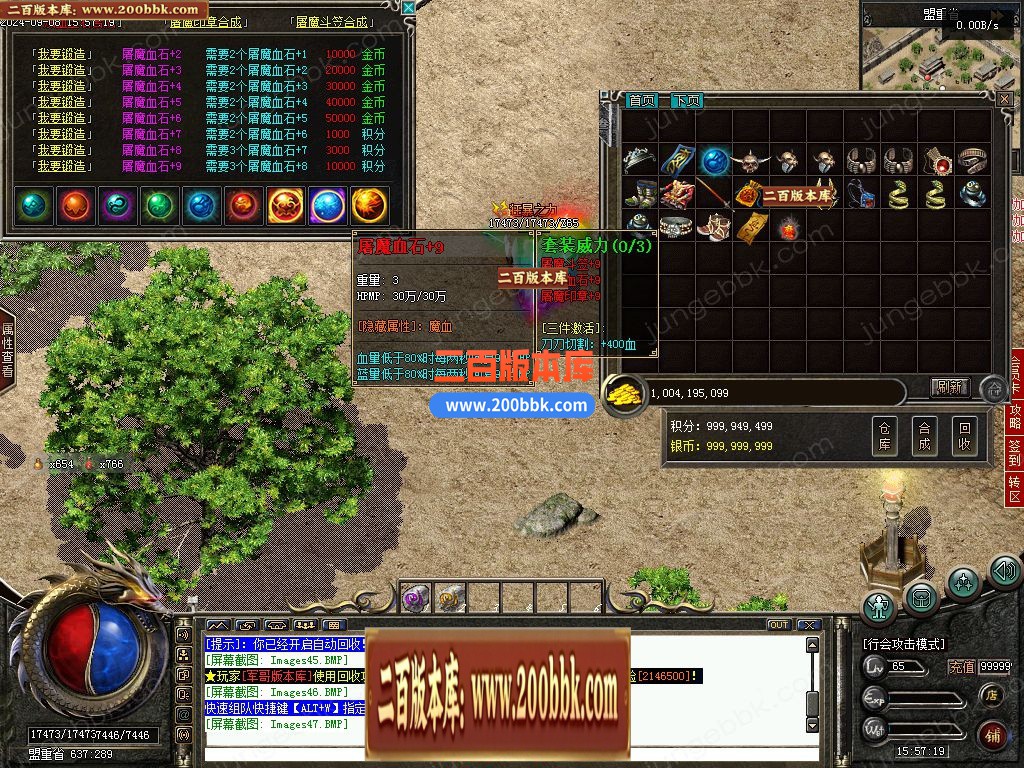
Task: Close the blood stone forging panel
Action: (408, 8)
